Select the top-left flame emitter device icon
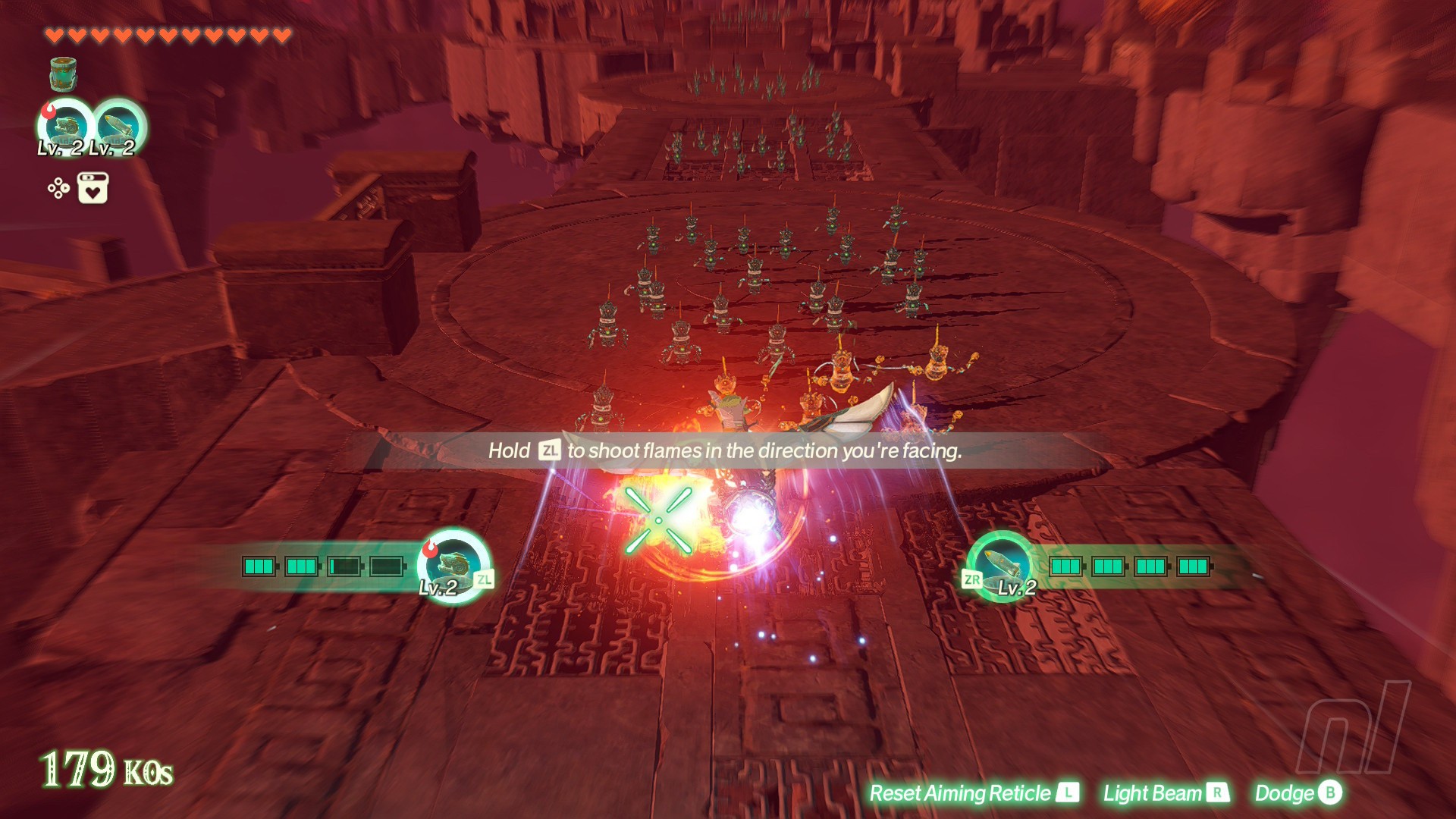 (66, 127)
